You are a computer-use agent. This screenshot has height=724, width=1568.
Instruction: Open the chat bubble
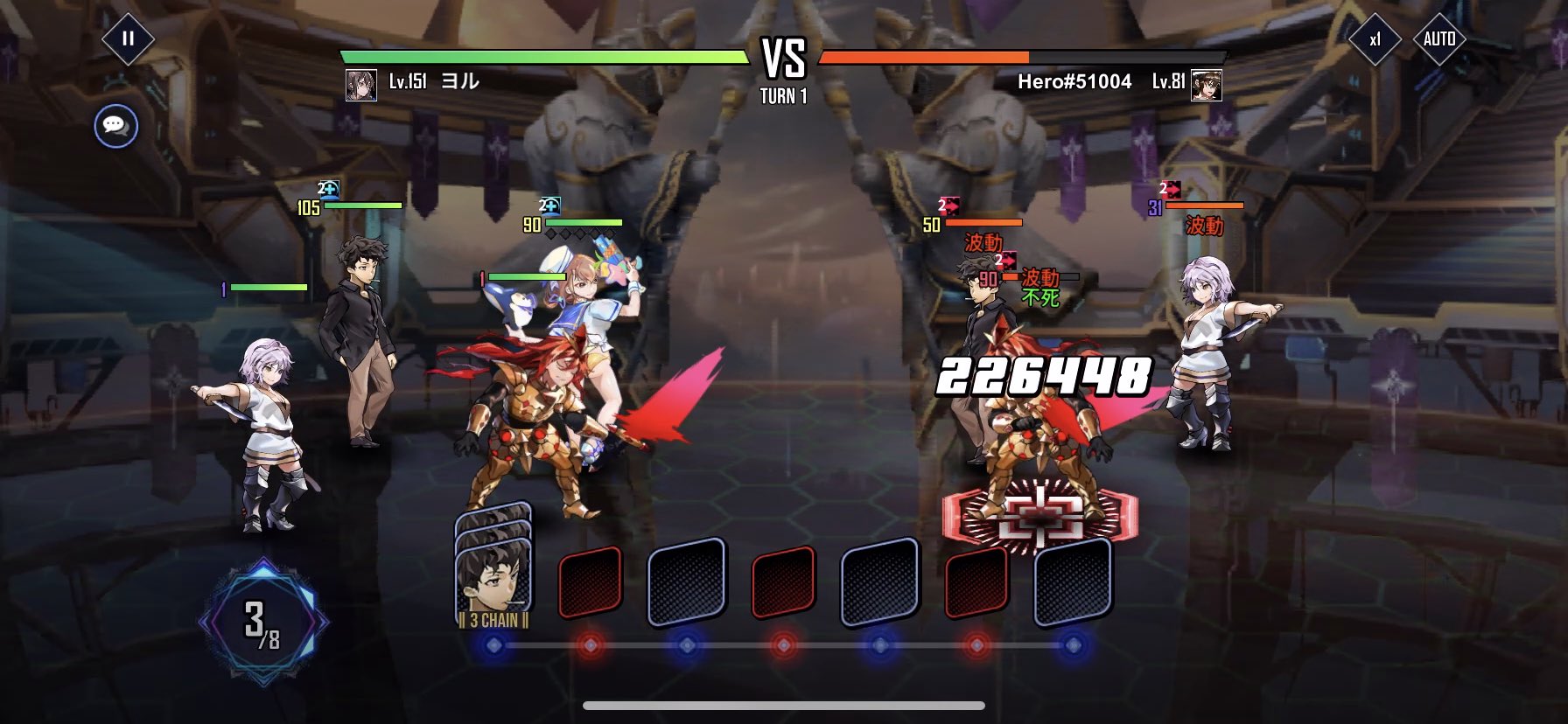[115, 126]
